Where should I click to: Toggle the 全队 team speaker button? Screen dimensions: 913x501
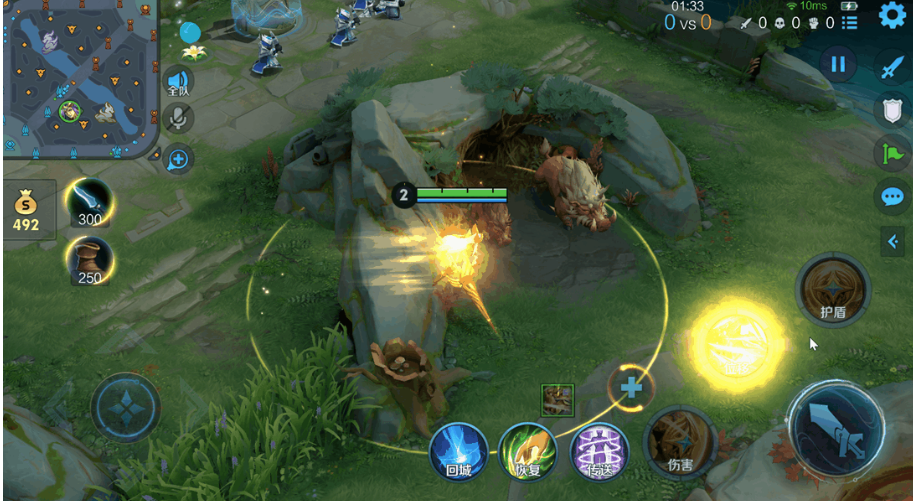[179, 82]
